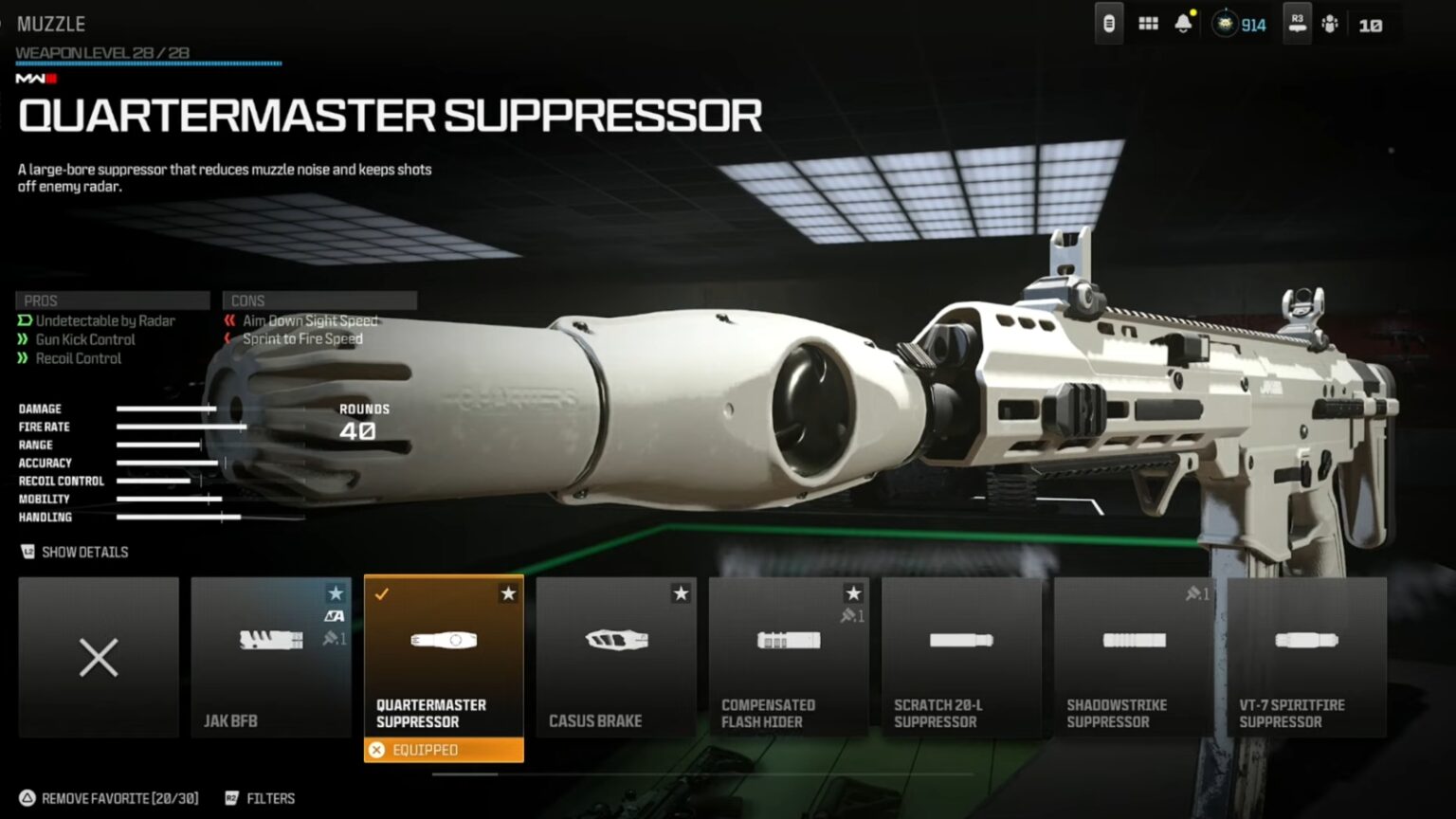Choose the Scratch 20-L Suppressor
The height and width of the screenshot is (819, 1456).
click(961, 657)
